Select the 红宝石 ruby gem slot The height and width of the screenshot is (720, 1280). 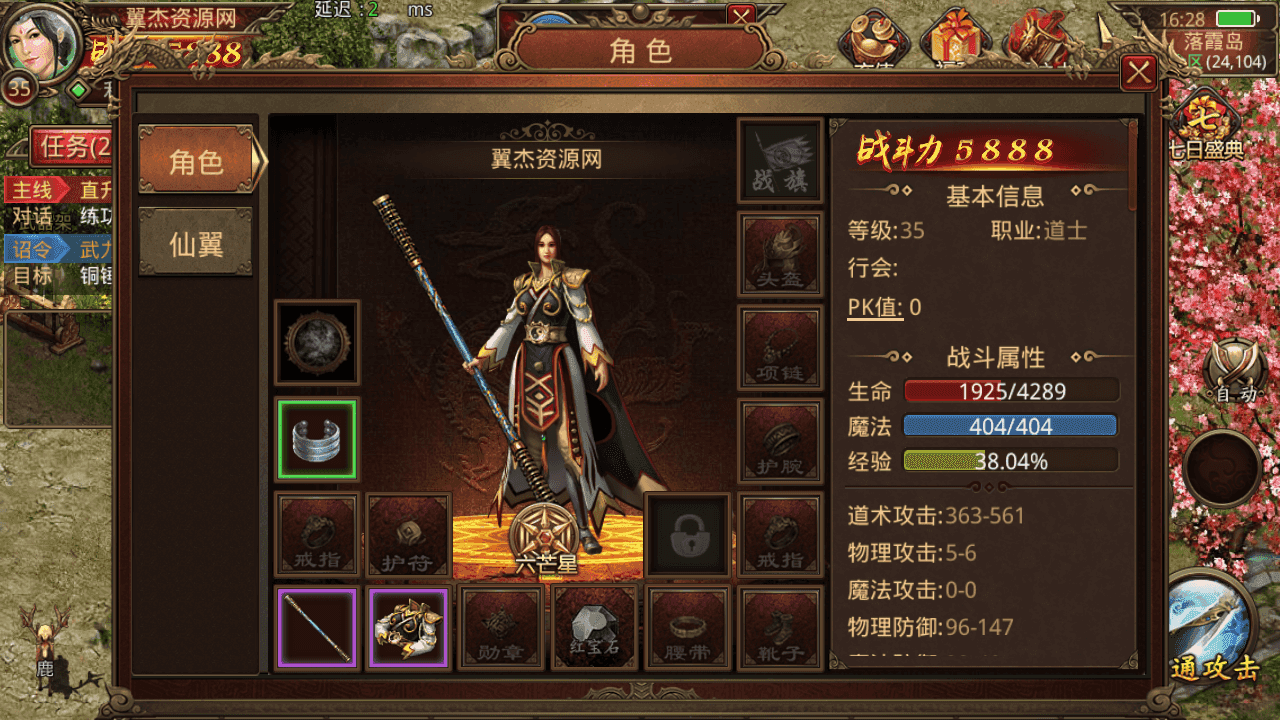(x=594, y=628)
